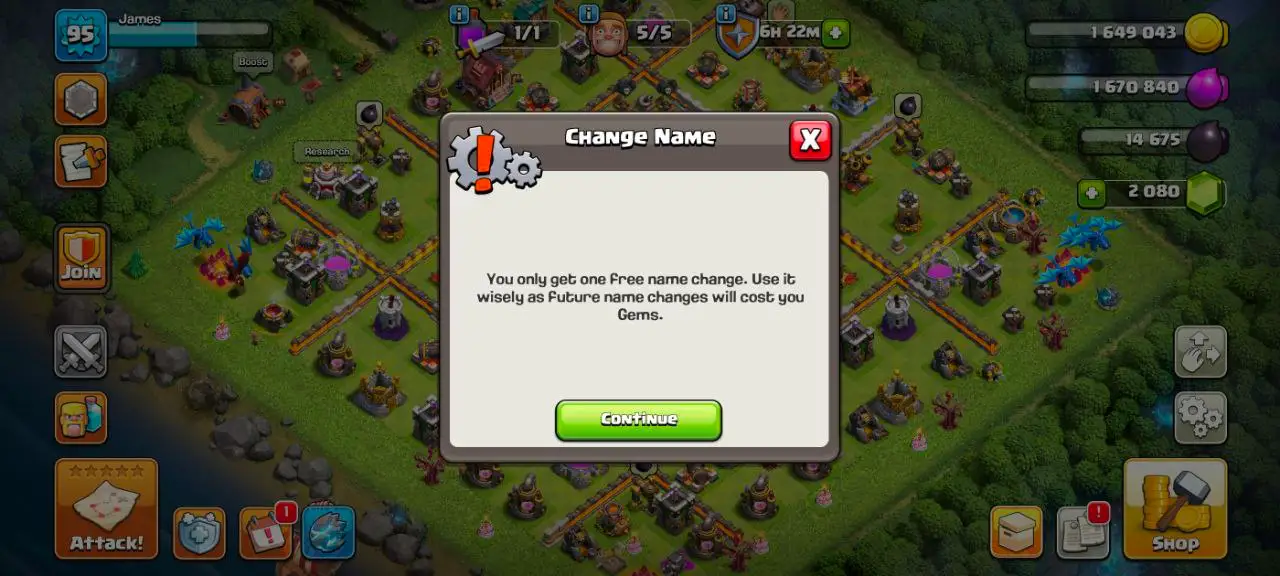The height and width of the screenshot is (576, 1280).
Task: Open the Shop
Action: [x=1175, y=508]
